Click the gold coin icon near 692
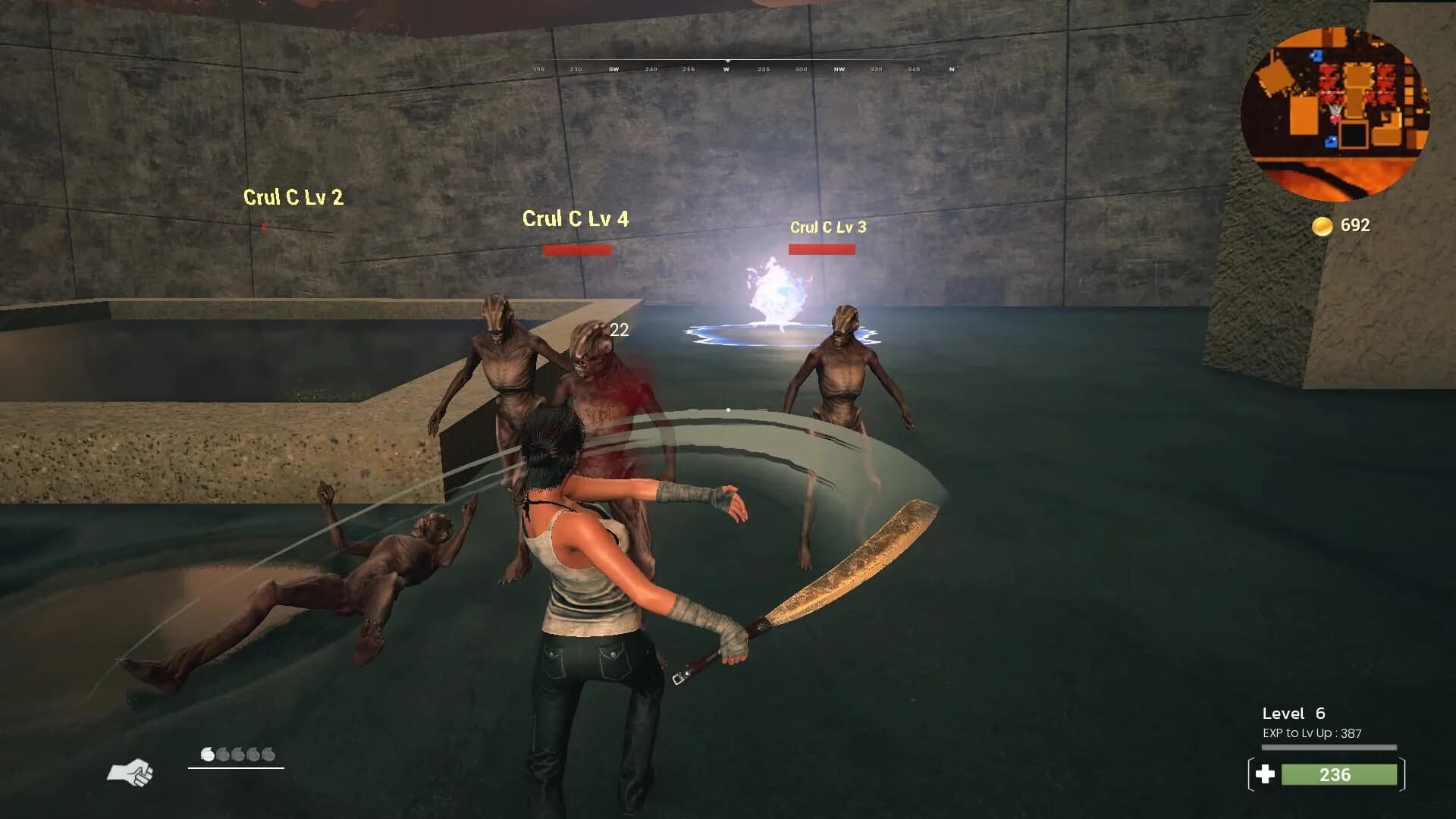This screenshot has height=819, width=1456. [x=1323, y=224]
